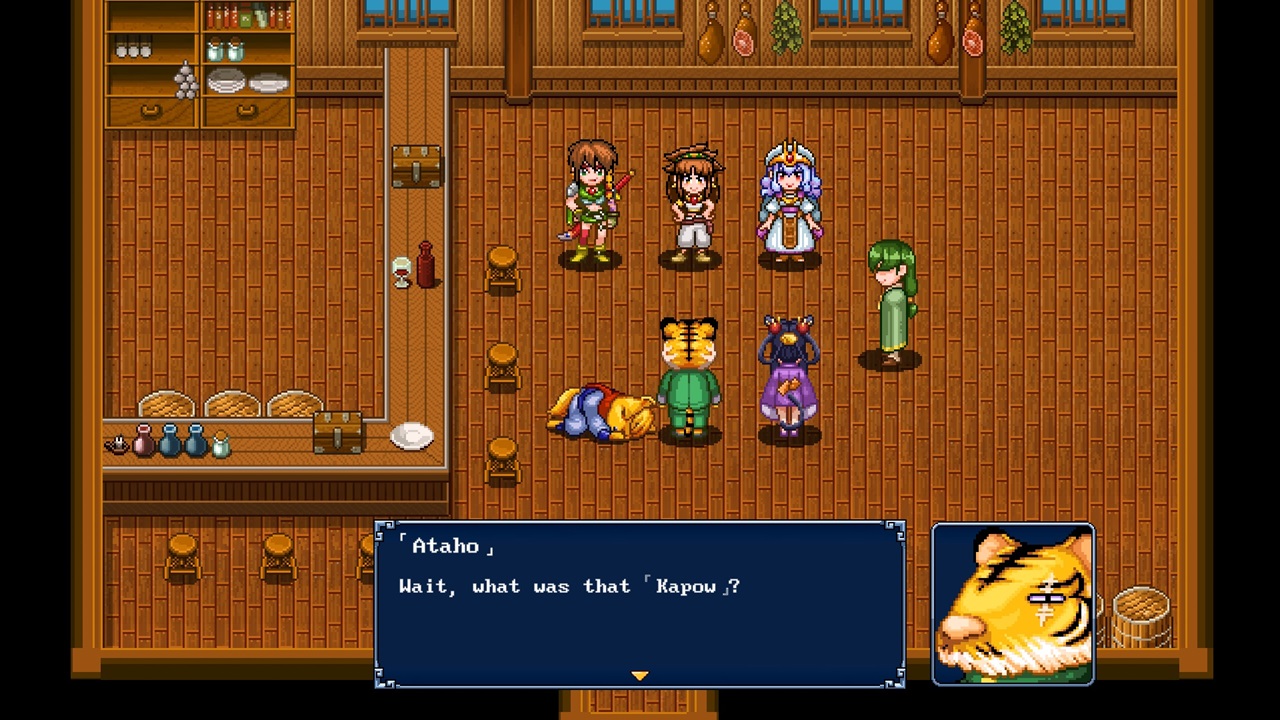Select the pink potion bottle on the counter

(x=144, y=445)
